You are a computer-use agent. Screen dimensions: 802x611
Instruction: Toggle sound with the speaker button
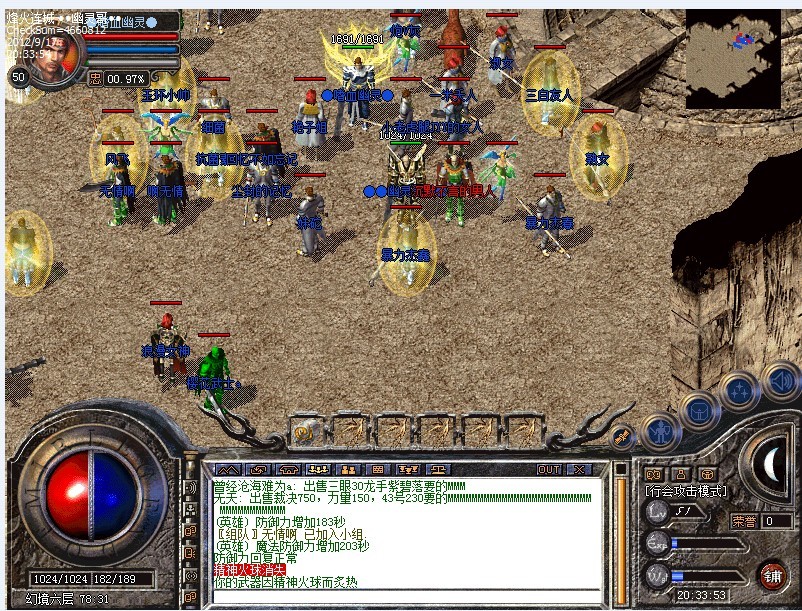[x=779, y=380]
